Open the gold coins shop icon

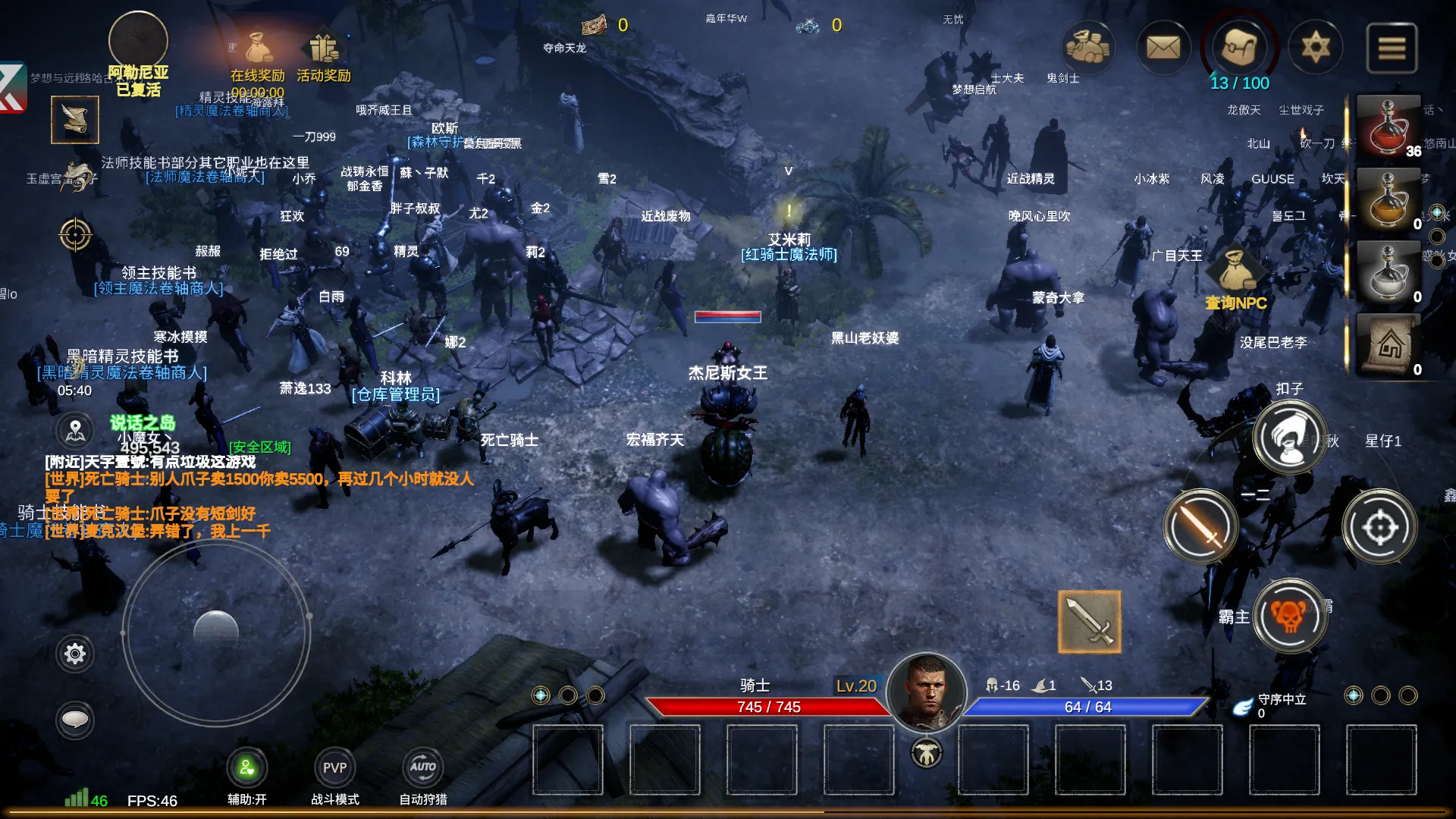tap(1087, 48)
